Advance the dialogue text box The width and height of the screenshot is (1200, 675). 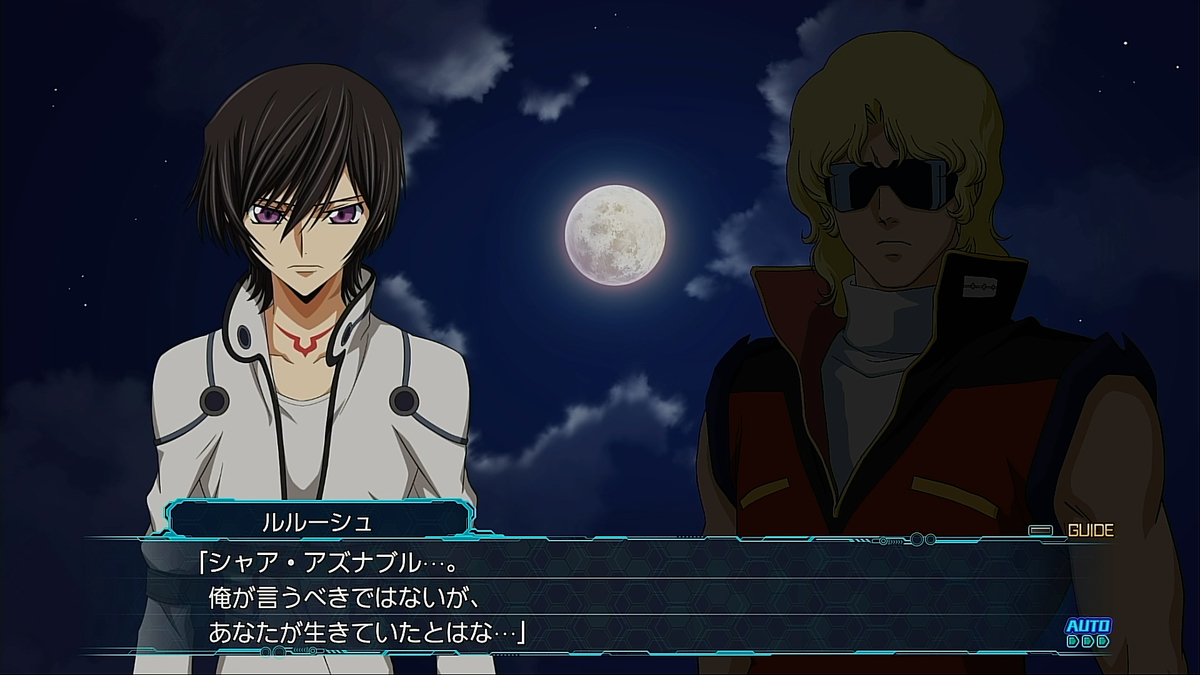coord(600,597)
